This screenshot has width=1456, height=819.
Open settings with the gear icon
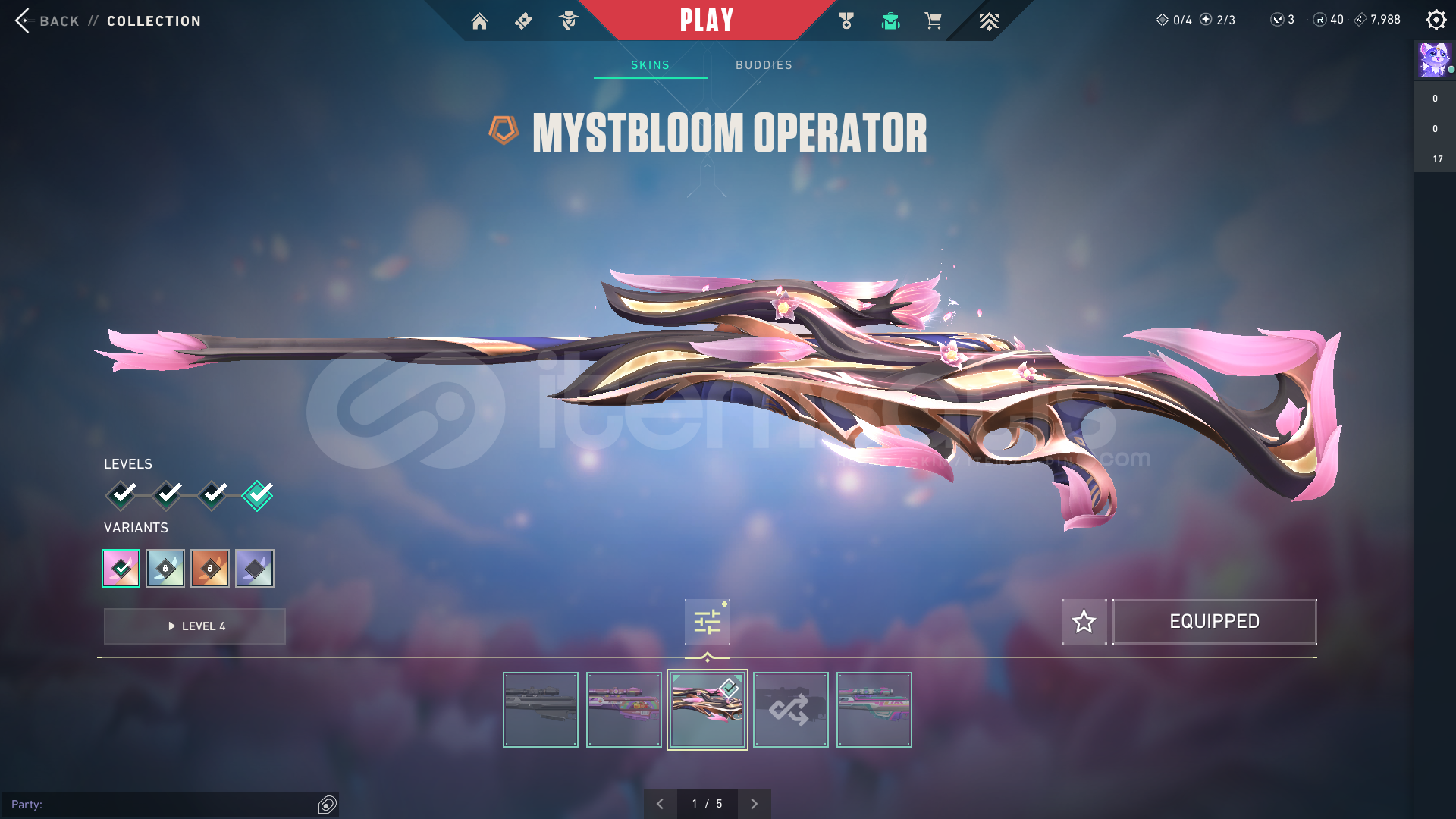point(1436,20)
